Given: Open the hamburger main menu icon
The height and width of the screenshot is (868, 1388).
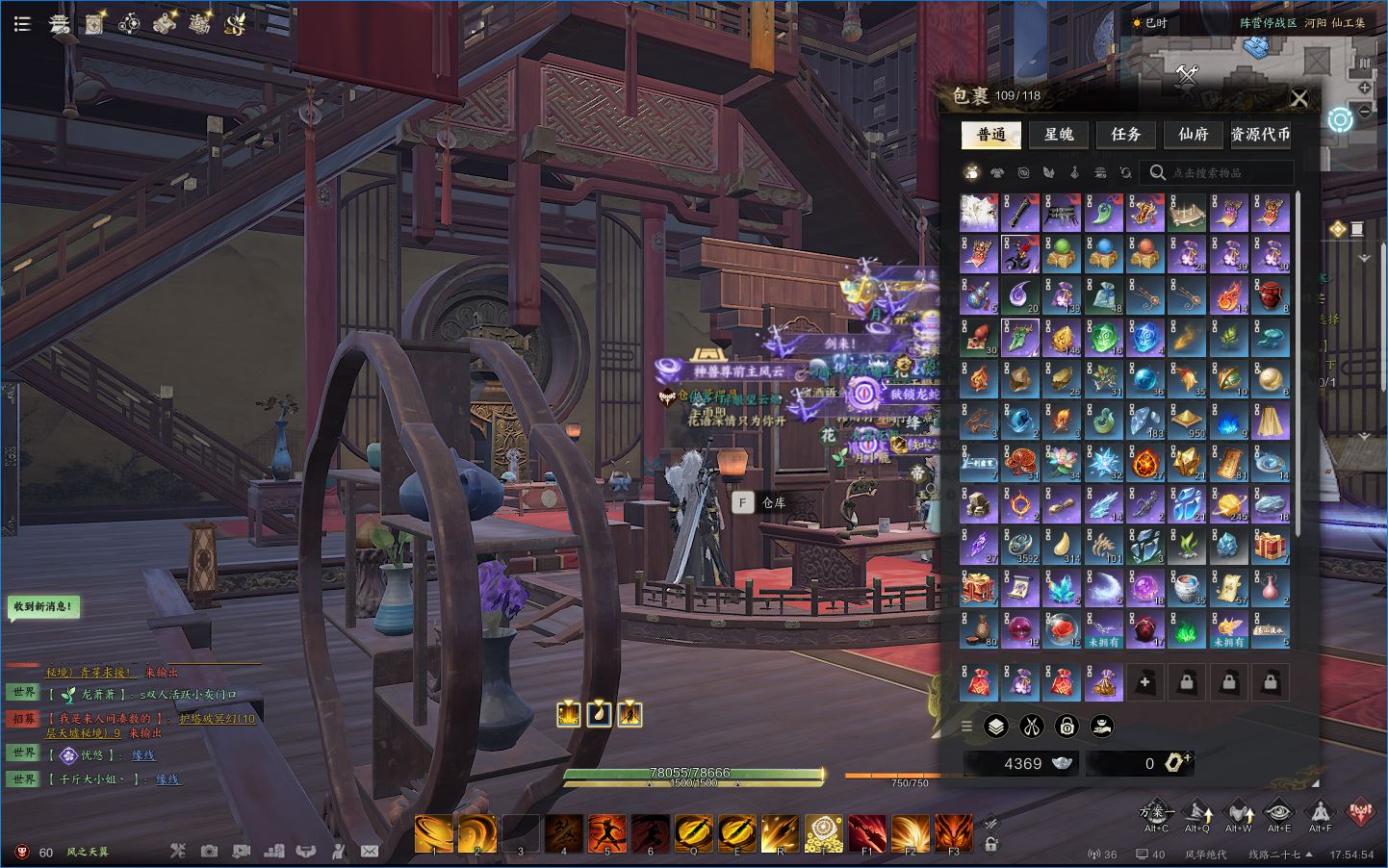Looking at the screenshot, I should coord(22,24).
